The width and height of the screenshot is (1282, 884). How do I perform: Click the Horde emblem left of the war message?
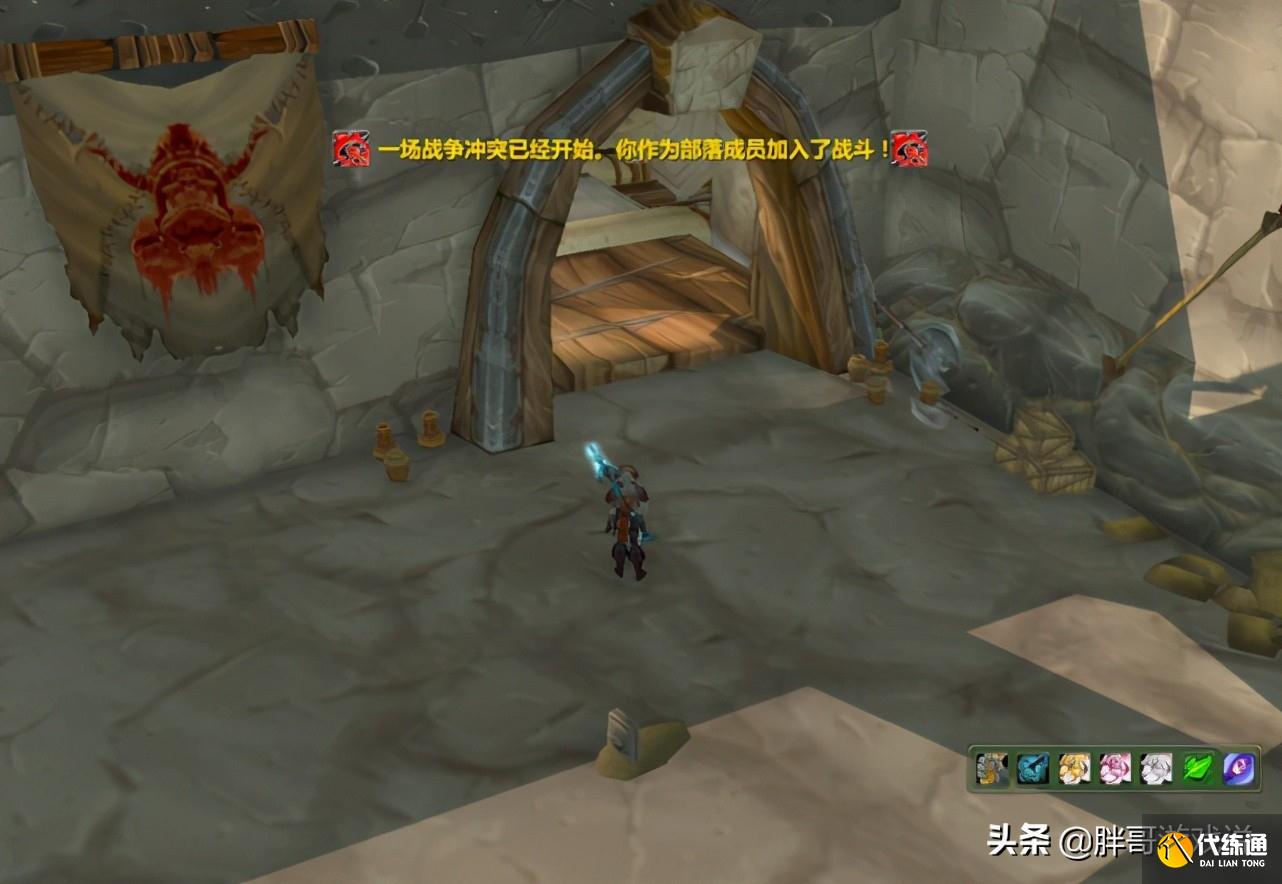coord(348,153)
